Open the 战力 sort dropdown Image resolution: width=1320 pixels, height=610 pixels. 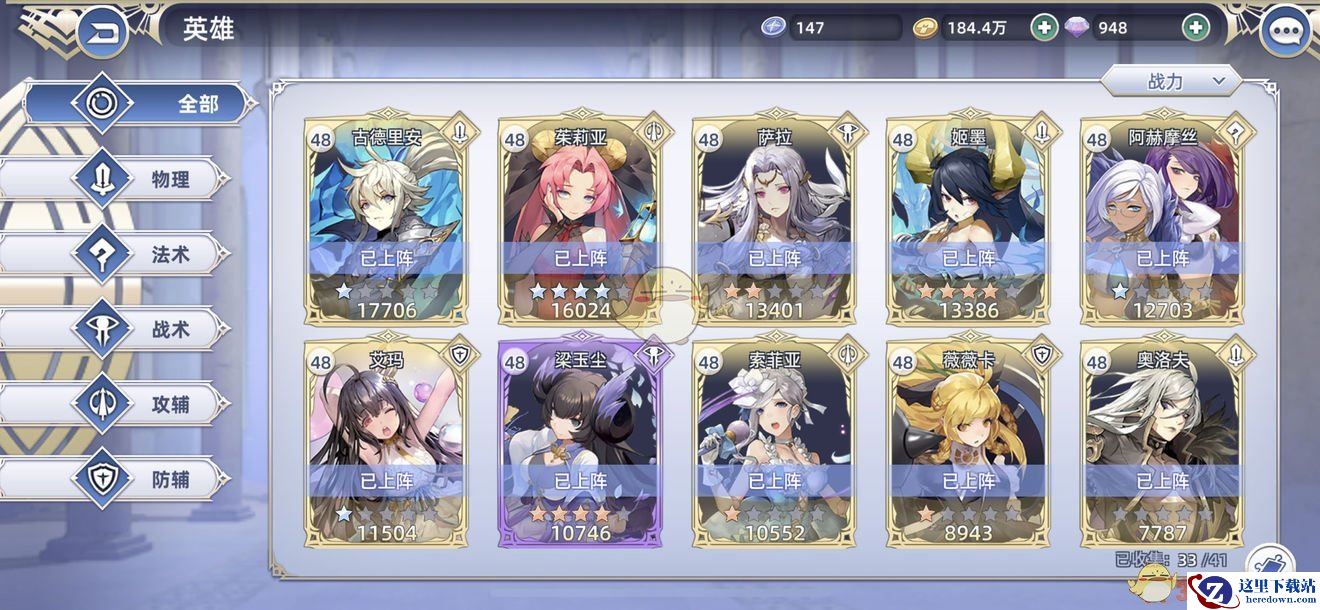click(x=1171, y=81)
